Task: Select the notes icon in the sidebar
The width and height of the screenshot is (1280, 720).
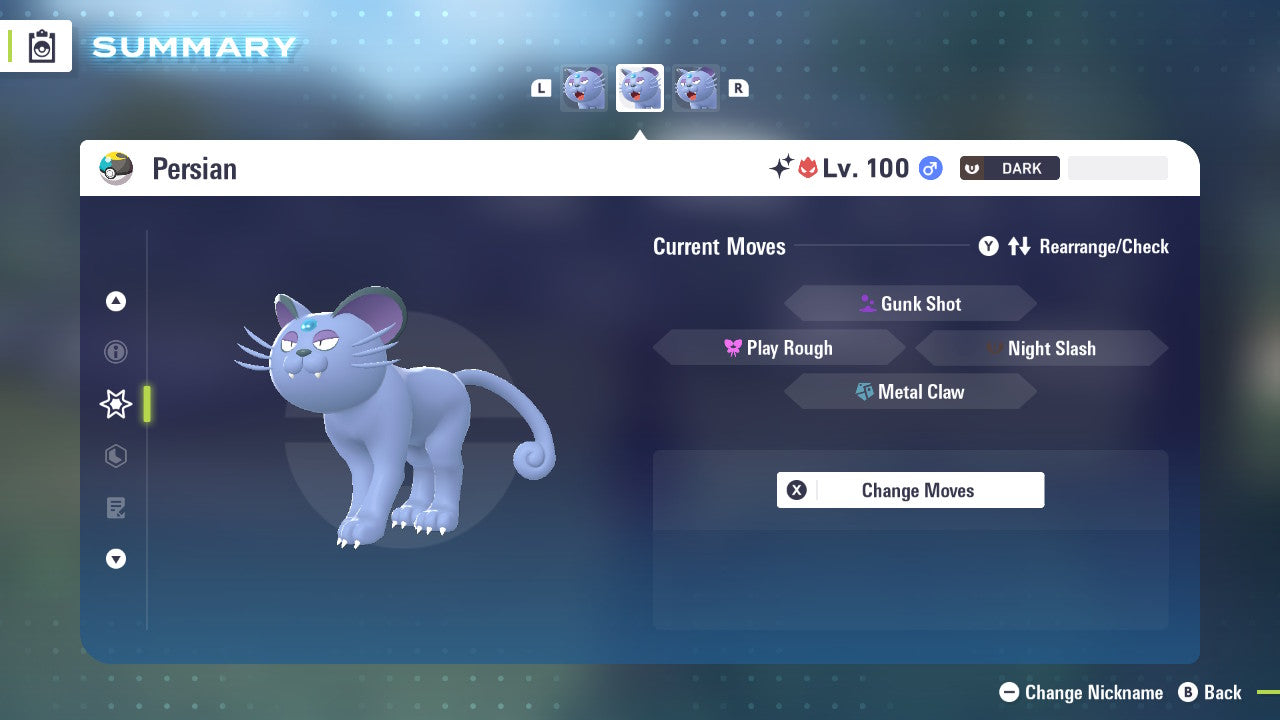Action: (x=115, y=508)
